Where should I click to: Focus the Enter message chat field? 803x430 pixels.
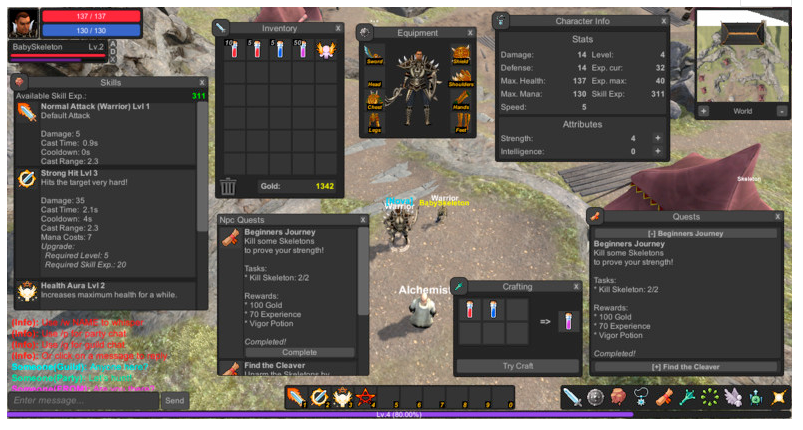83,400
